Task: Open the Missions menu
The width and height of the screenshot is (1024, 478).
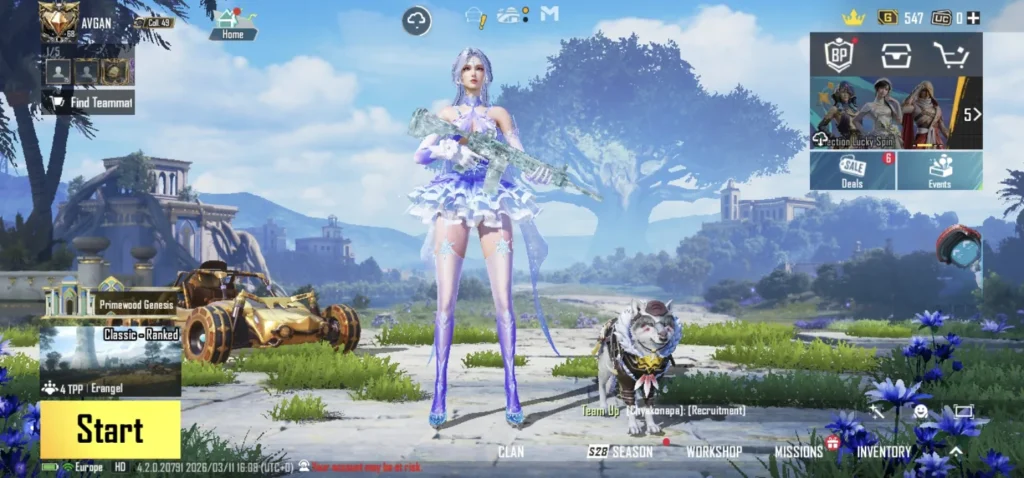Action: tap(798, 452)
